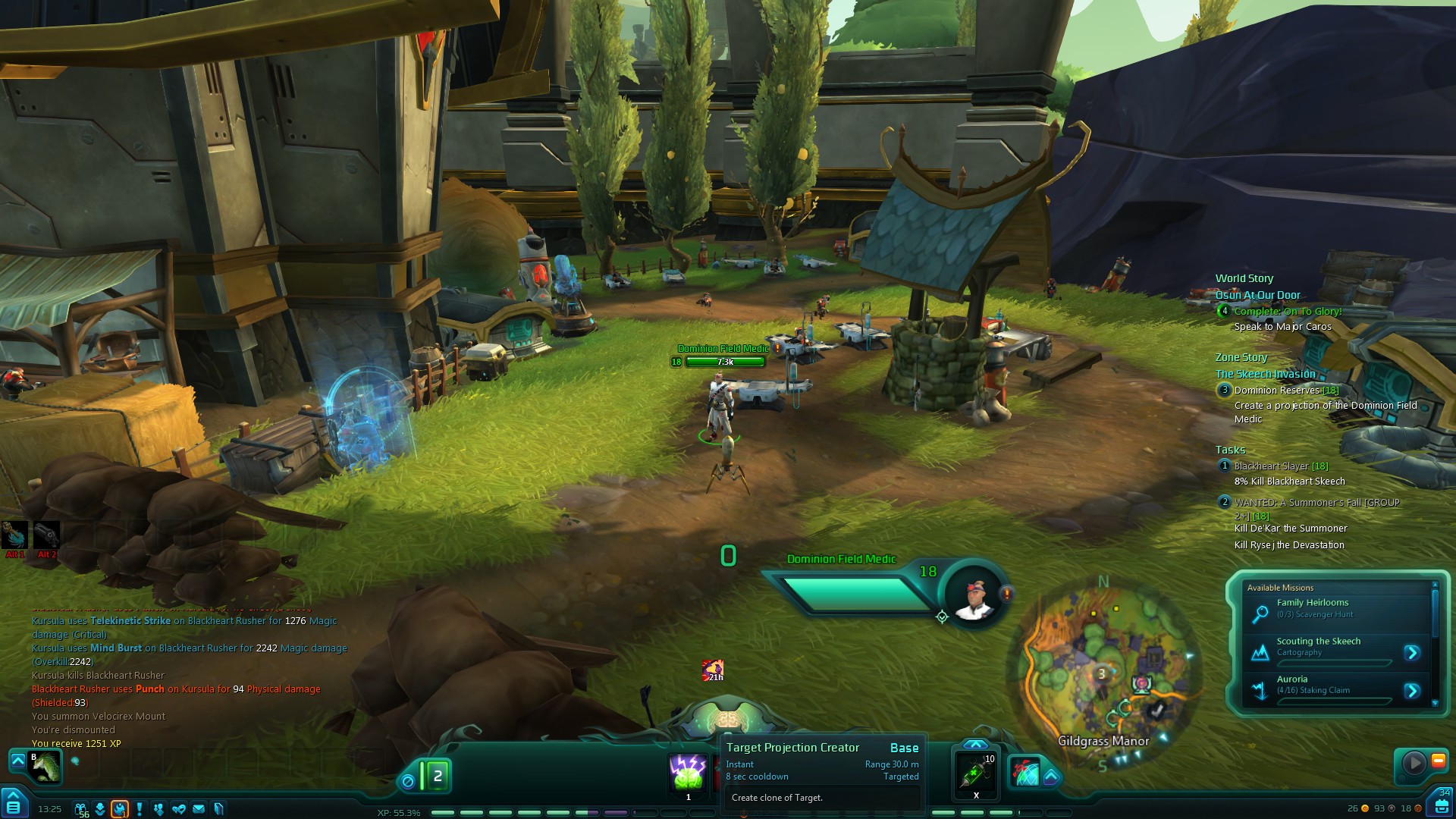Activate the green brain lightning ability
Viewport: 1456px width, 819px height.
tap(689, 773)
